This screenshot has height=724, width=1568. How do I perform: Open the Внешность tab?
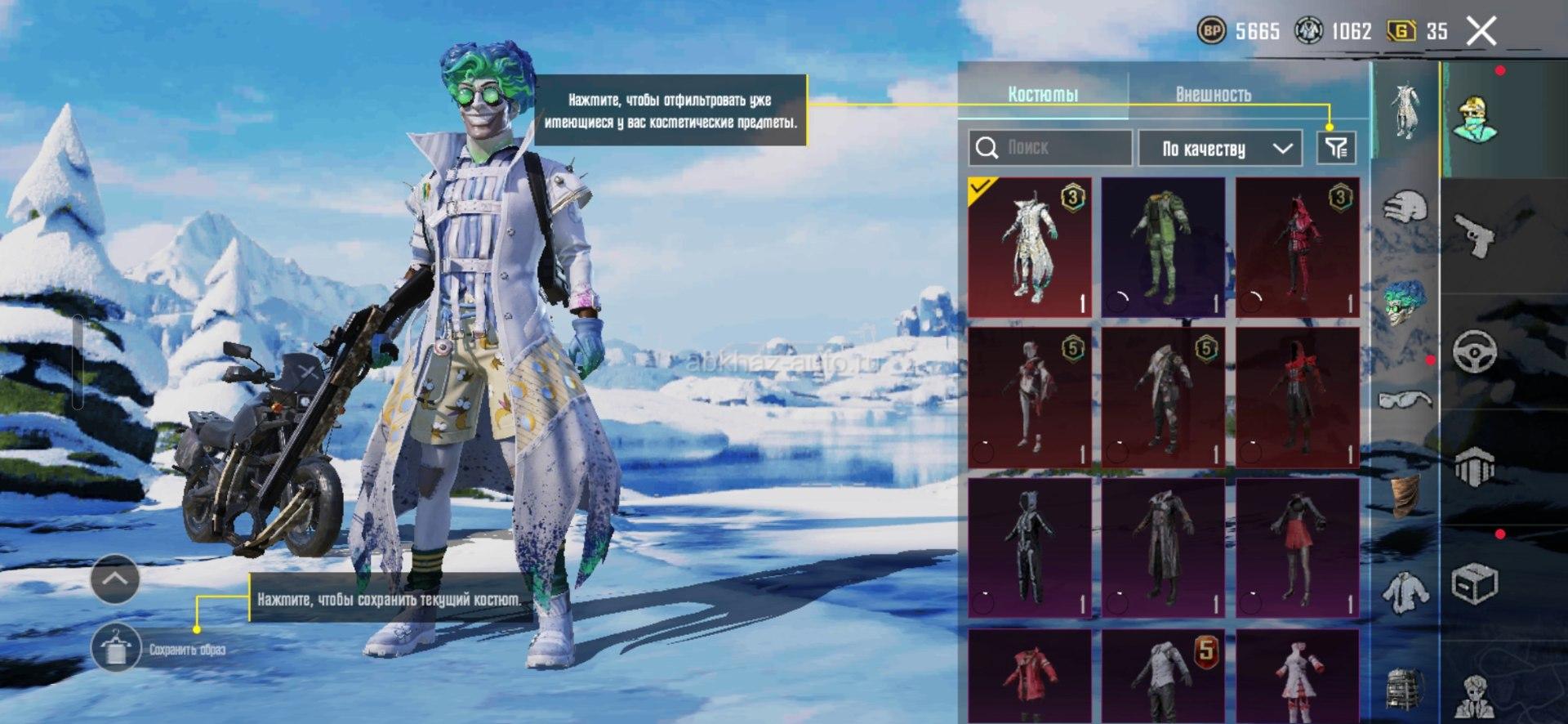tap(1213, 94)
